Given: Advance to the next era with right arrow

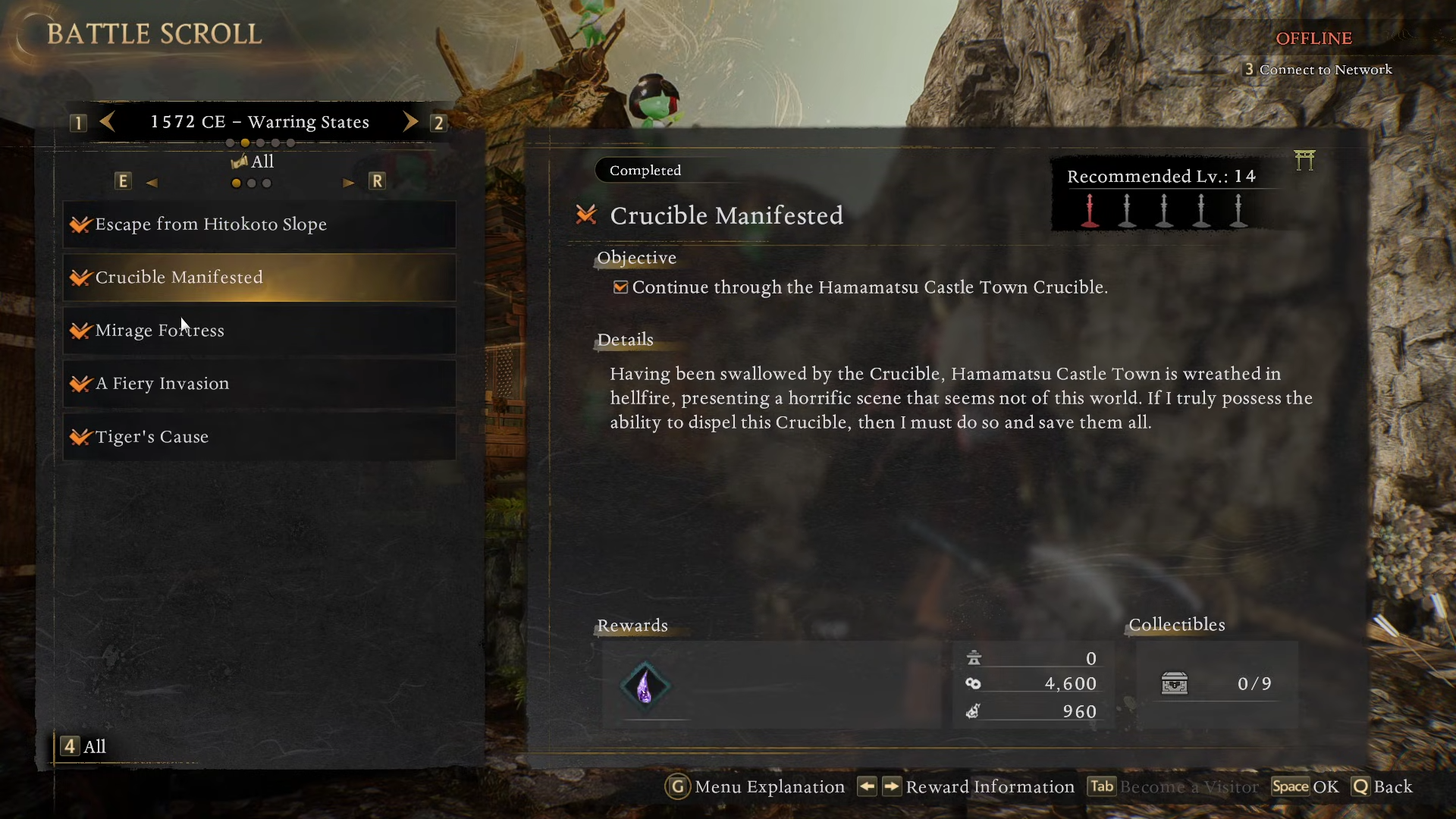Looking at the screenshot, I should click(410, 122).
